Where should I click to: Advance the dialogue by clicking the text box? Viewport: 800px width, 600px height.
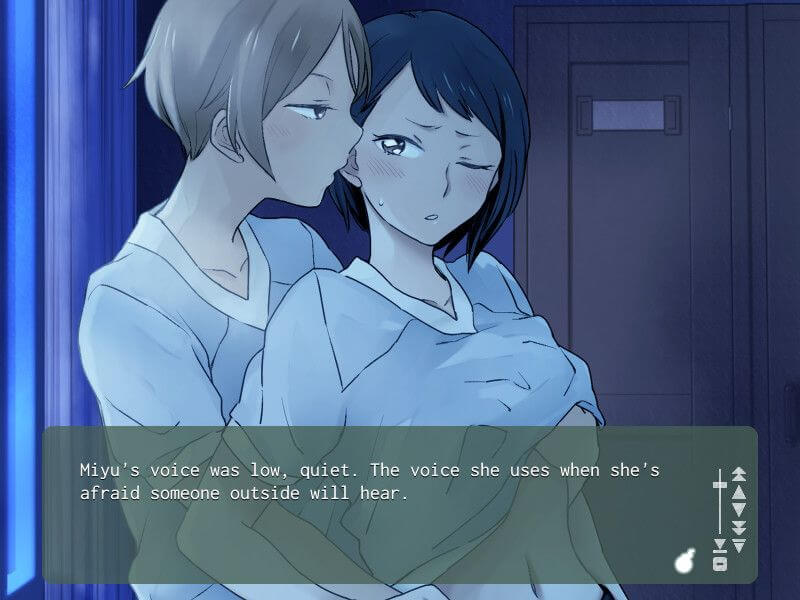pyautogui.click(x=380, y=520)
